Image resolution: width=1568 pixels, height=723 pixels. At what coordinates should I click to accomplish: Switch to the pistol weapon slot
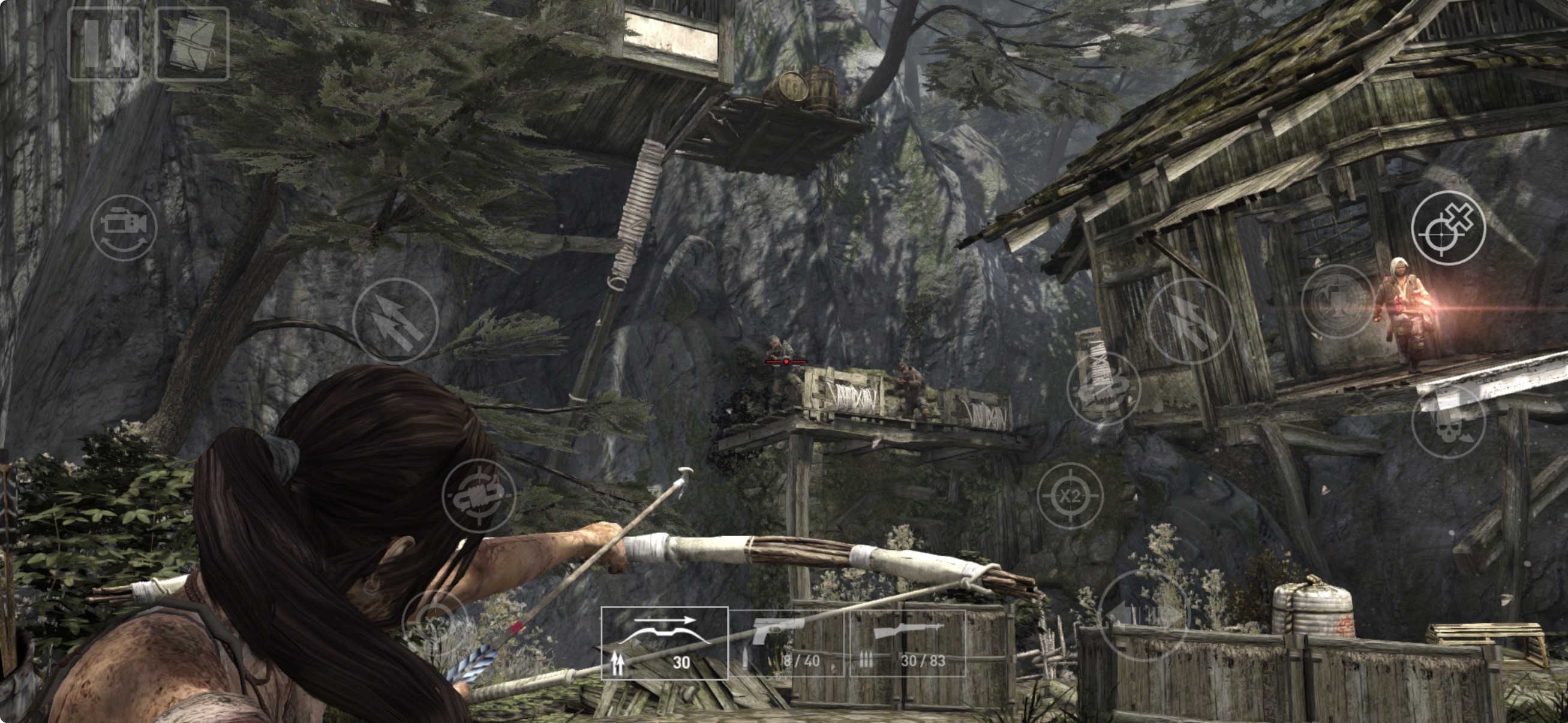(786, 643)
